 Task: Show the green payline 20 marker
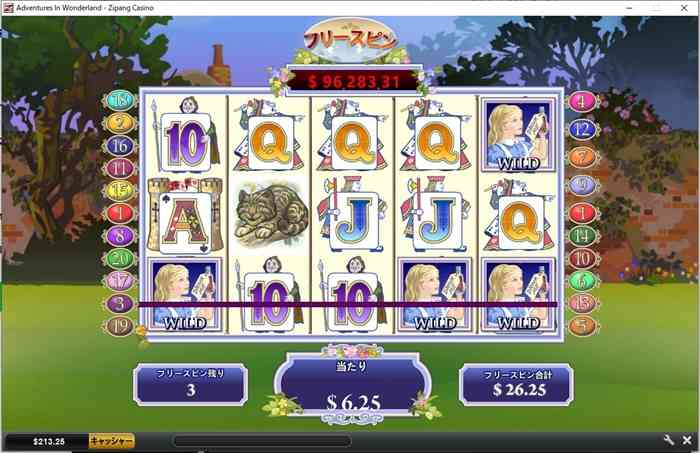point(120,258)
